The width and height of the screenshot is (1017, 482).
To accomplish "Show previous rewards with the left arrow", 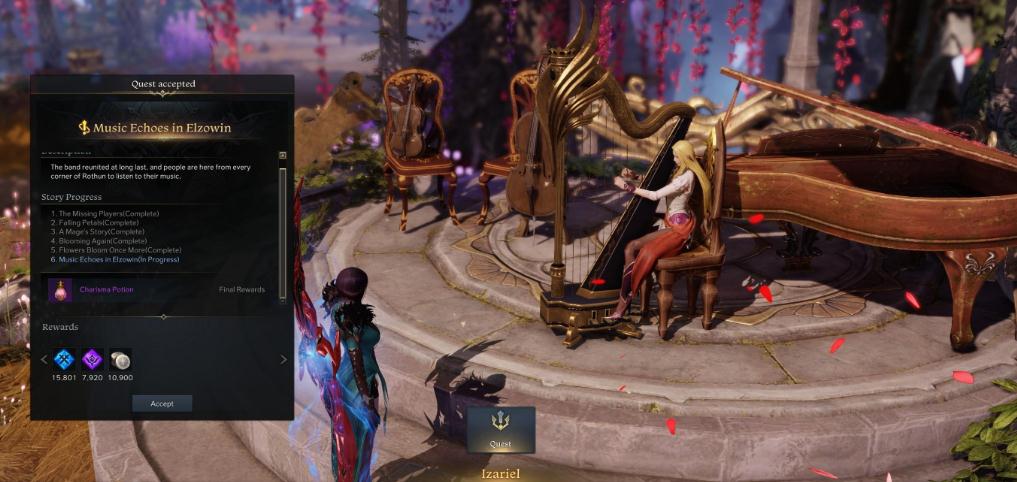I will [44, 360].
